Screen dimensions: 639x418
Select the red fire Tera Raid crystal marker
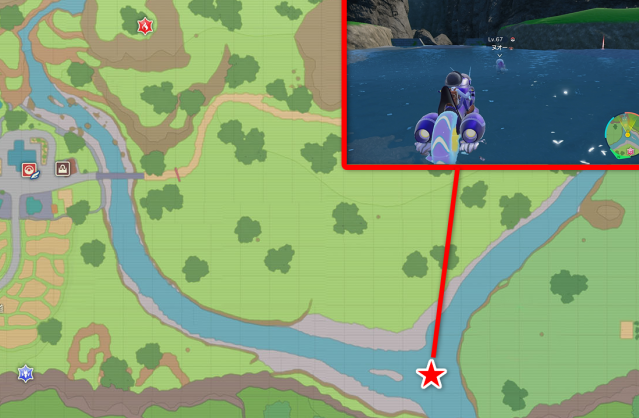[x=145, y=25]
